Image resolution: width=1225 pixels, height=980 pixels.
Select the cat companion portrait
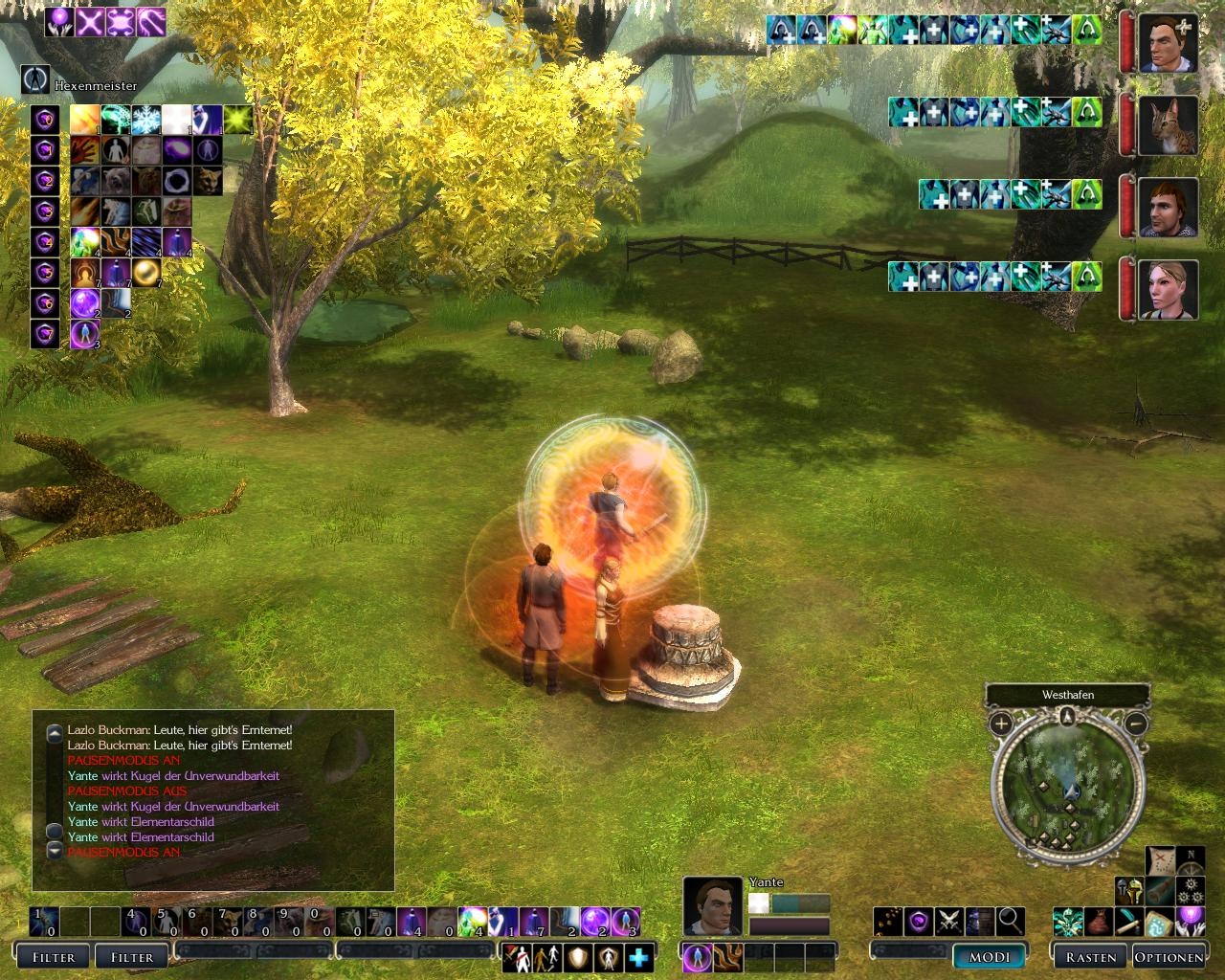click(1169, 125)
